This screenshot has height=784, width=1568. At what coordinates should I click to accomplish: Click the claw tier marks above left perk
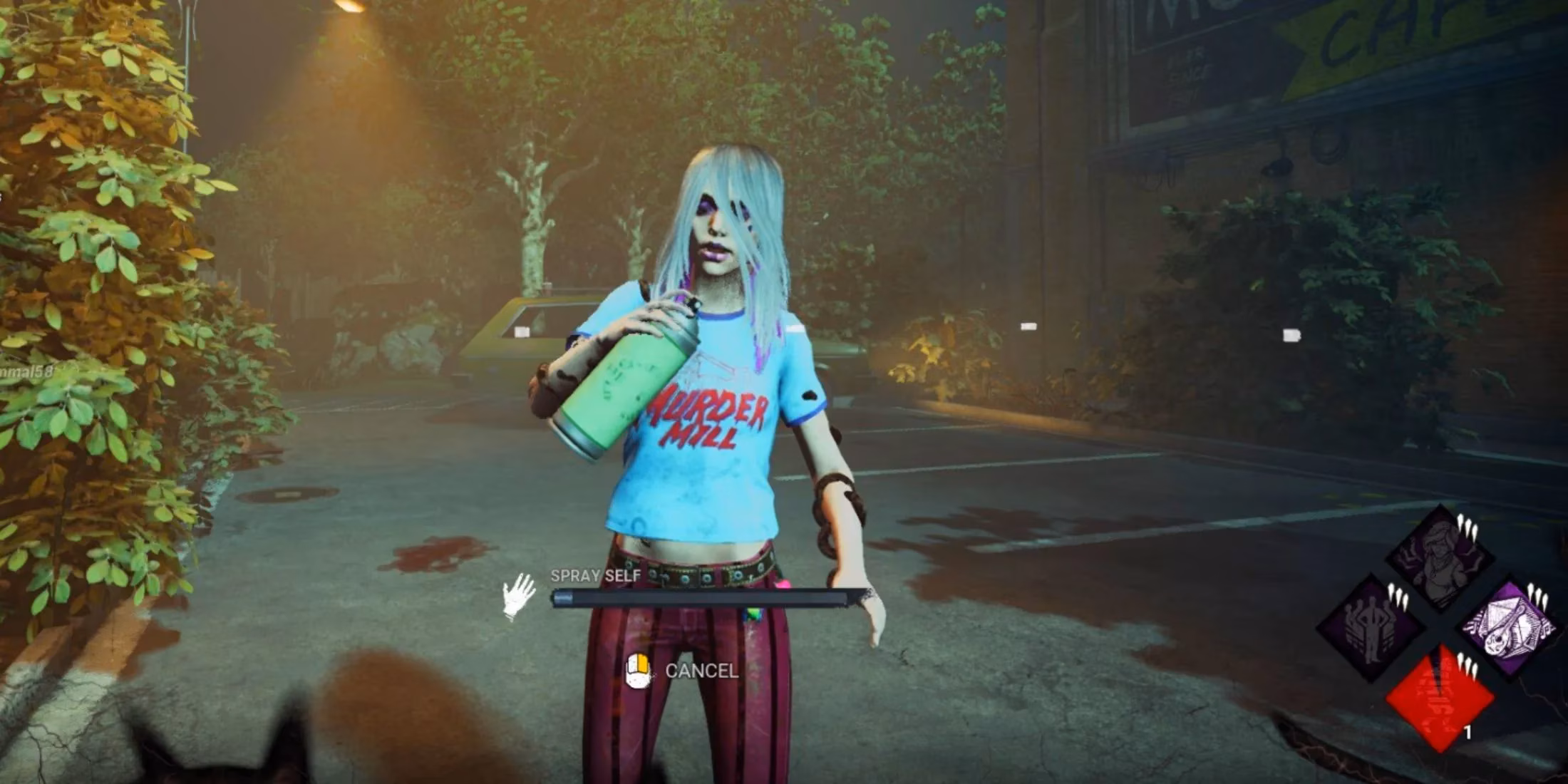1397,594
